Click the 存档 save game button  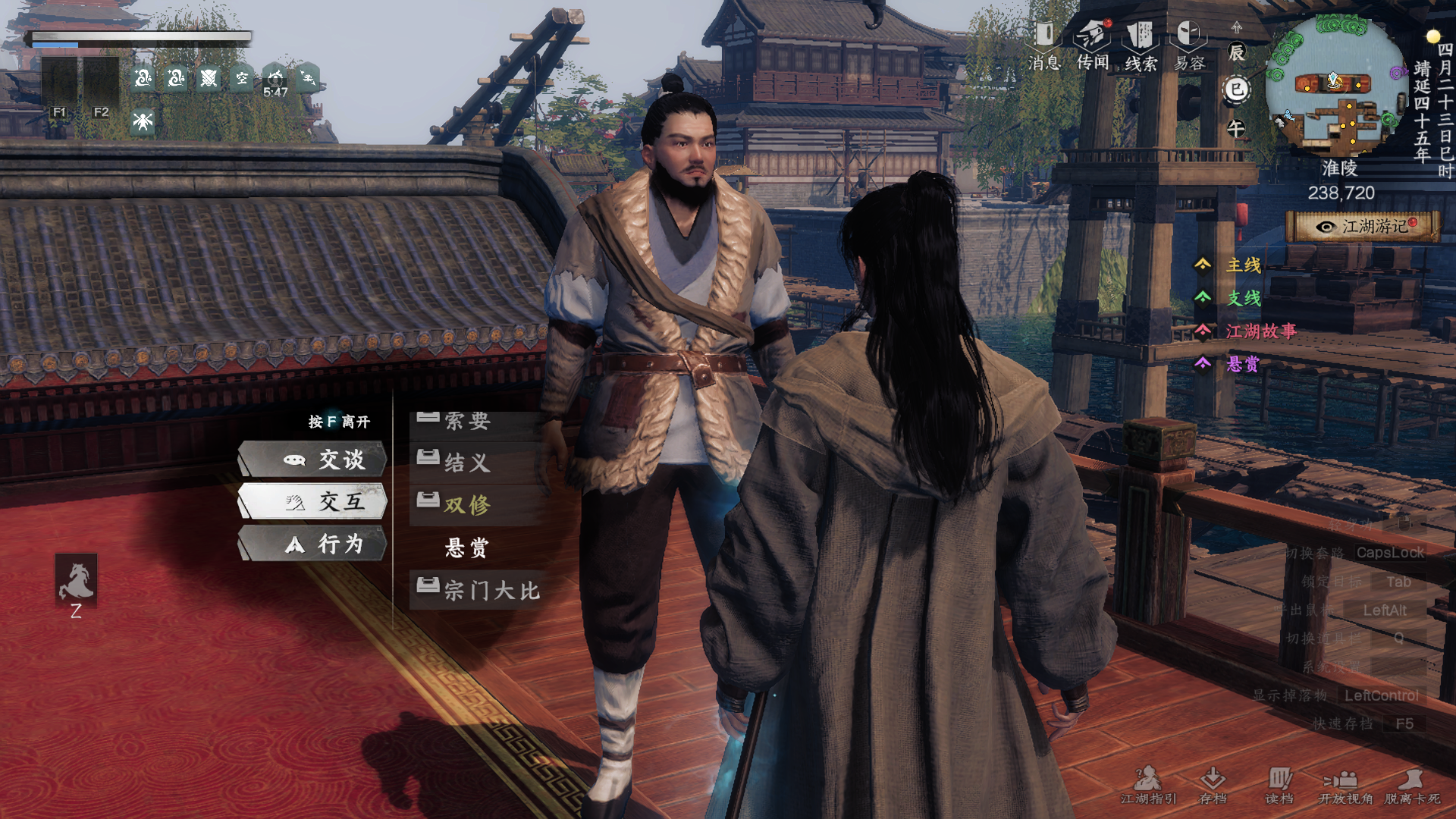pyautogui.click(x=1213, y=785)
